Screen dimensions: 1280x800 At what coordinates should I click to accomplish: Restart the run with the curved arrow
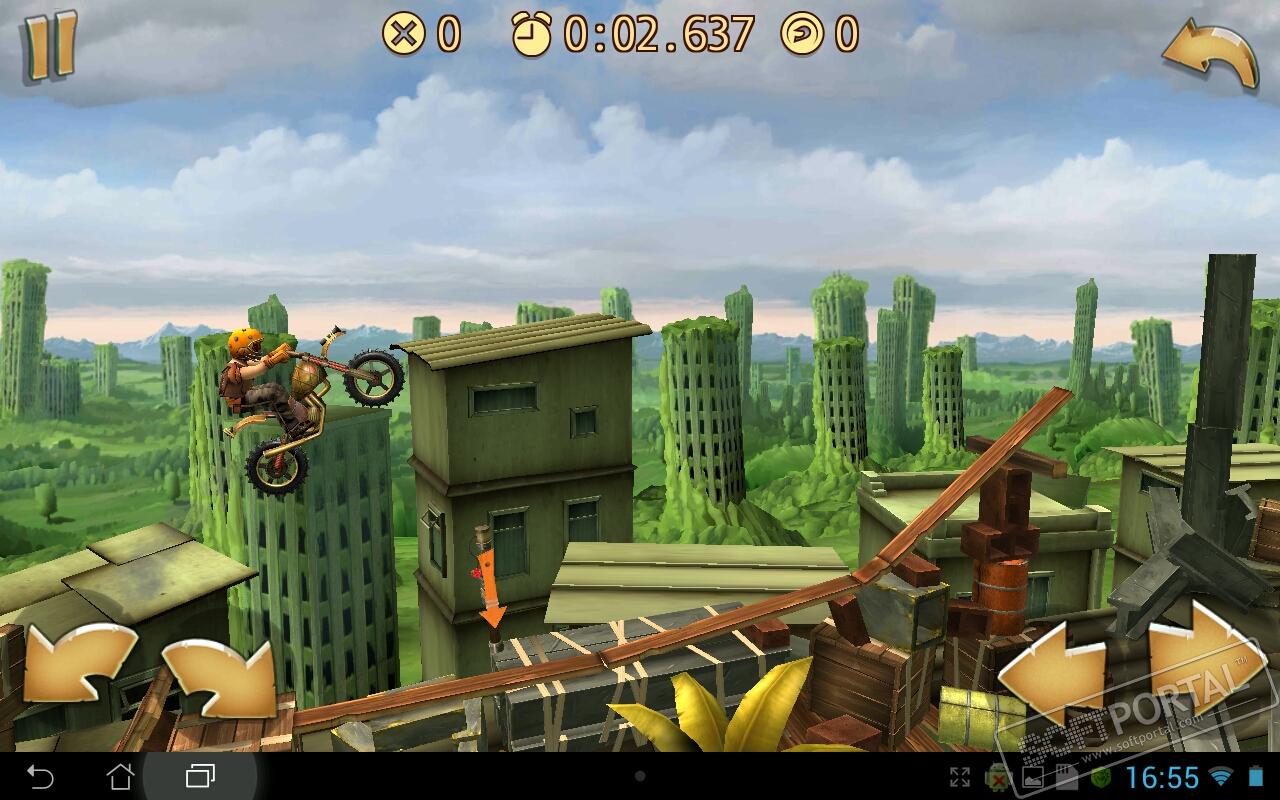pyautogui.click(x=1210, y=55)
